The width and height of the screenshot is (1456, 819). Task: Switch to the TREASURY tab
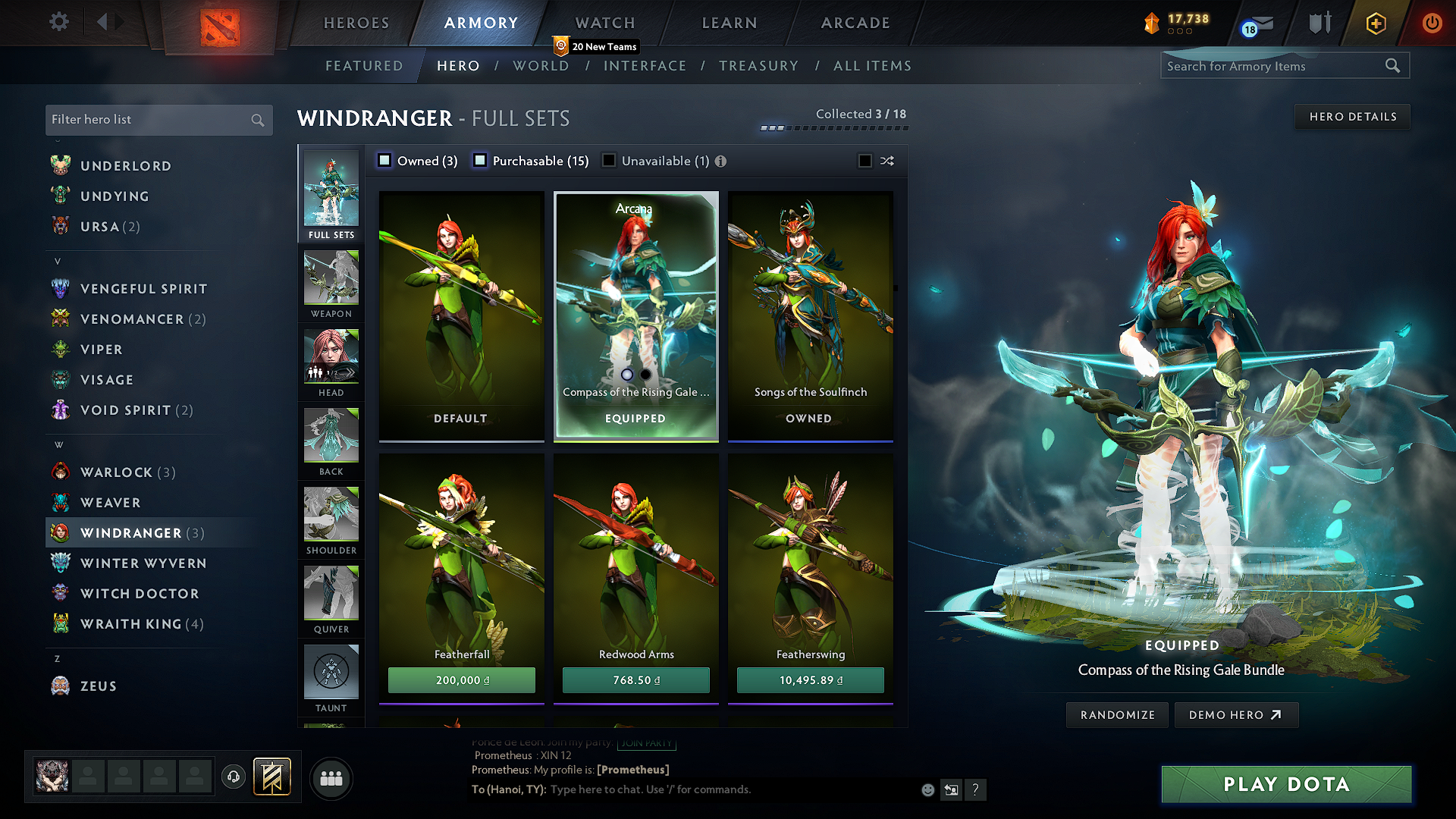759,66
